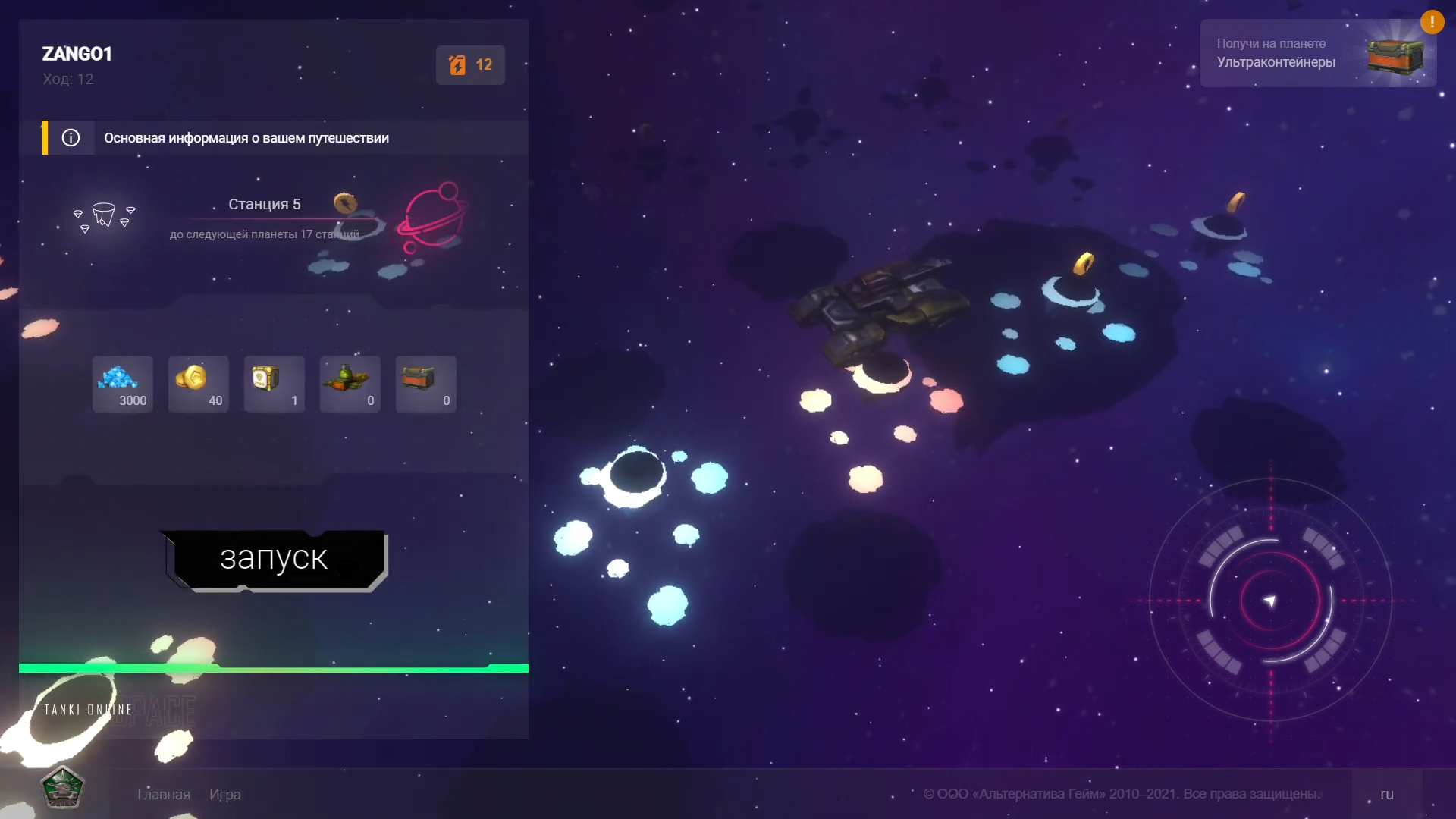Click the Tanki Online tank emblem logo
The image size is (1456, 819).
point(62,787)
